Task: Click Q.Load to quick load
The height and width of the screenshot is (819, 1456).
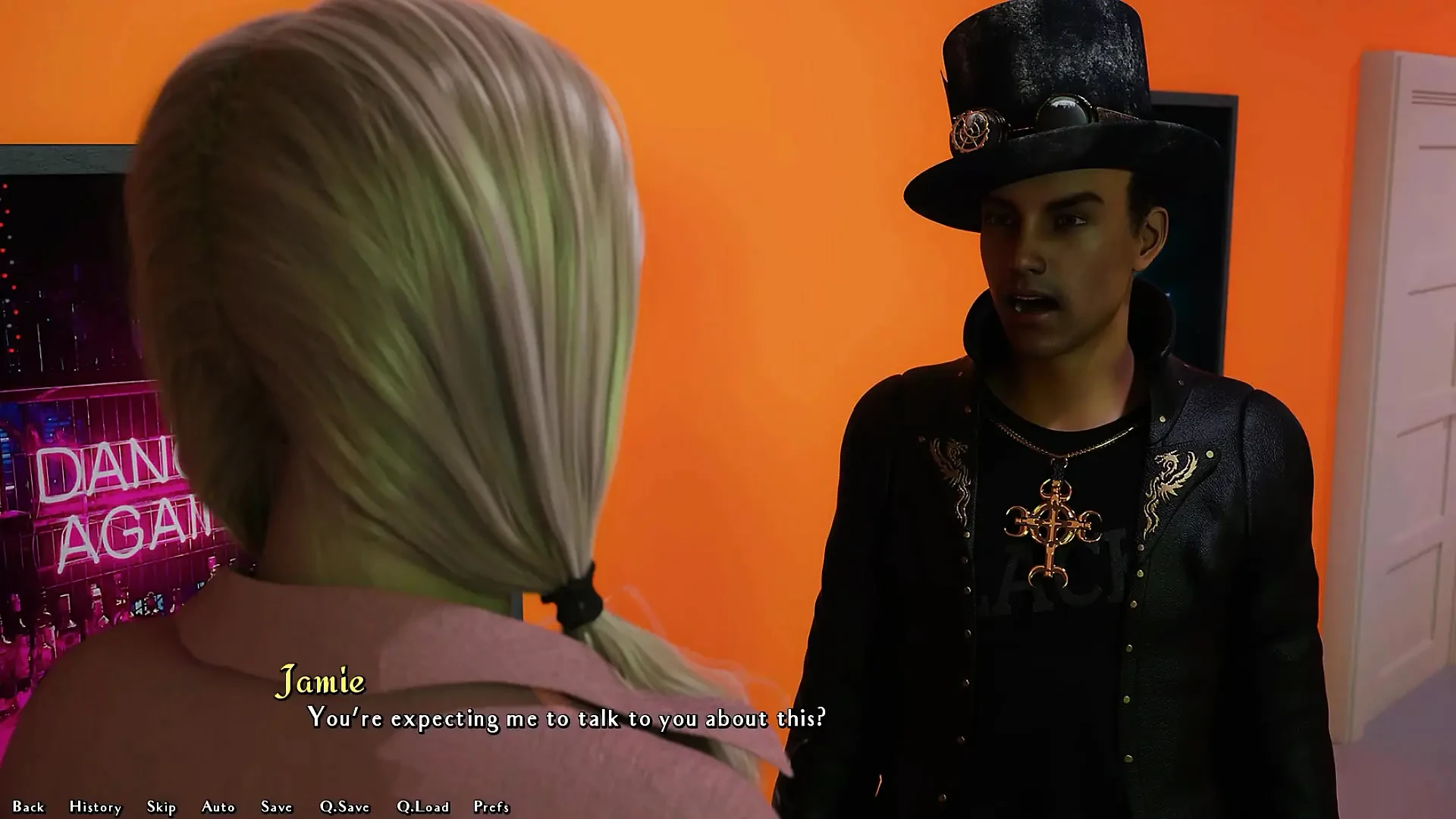Action: pyautogui.click(x=423, y=807)
